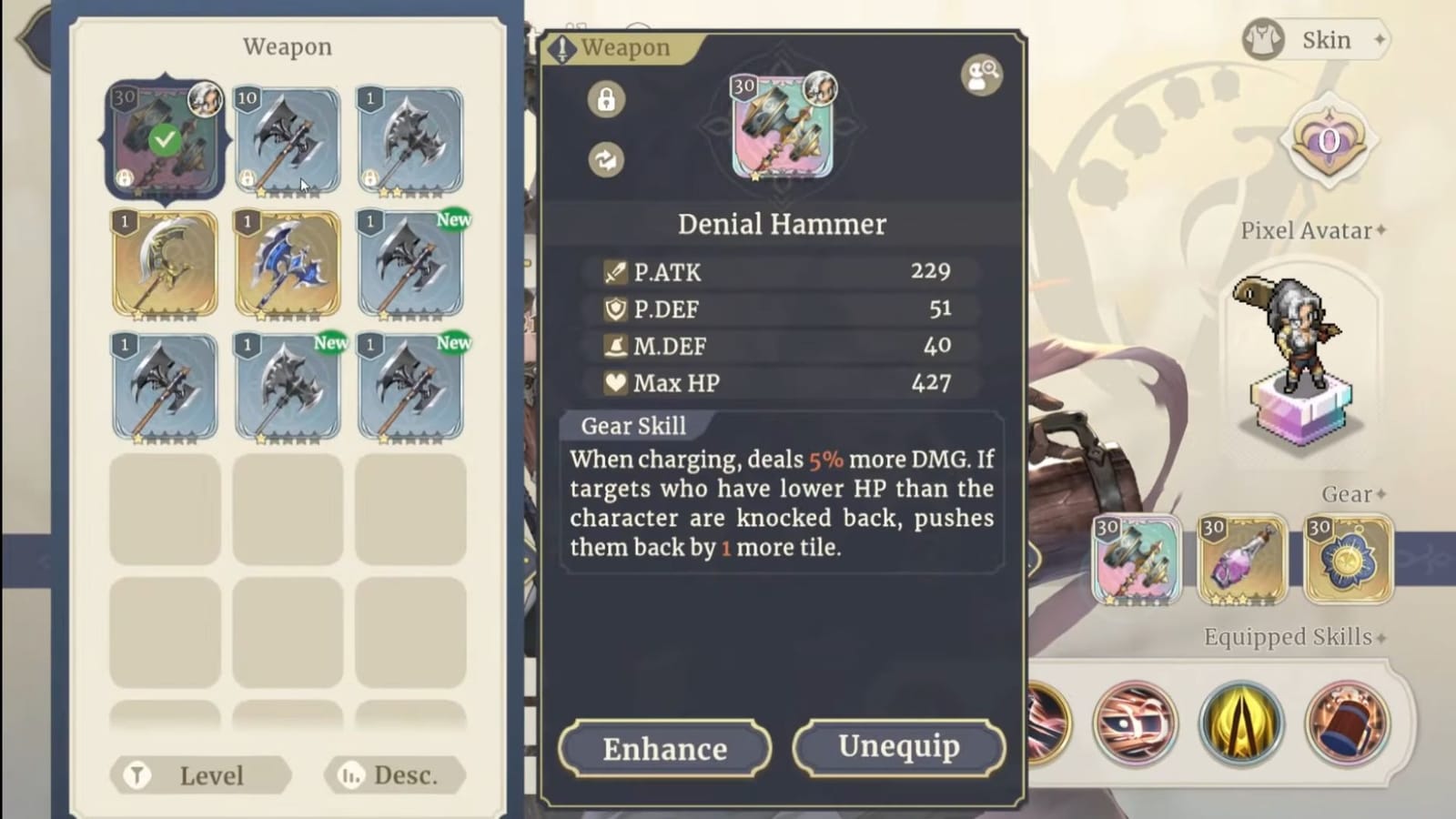Select the blue axe with gold frame

coord(288,264)
